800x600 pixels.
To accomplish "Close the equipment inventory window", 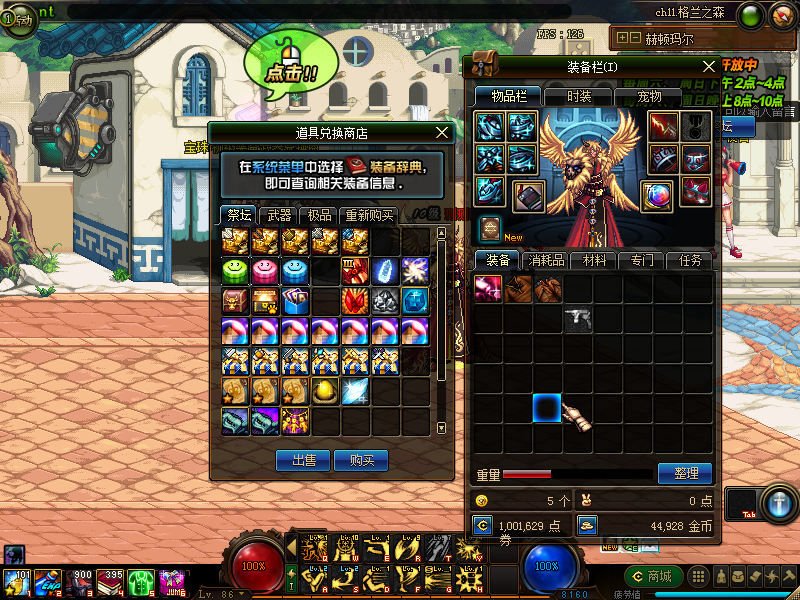I will (x=710, y=66).
